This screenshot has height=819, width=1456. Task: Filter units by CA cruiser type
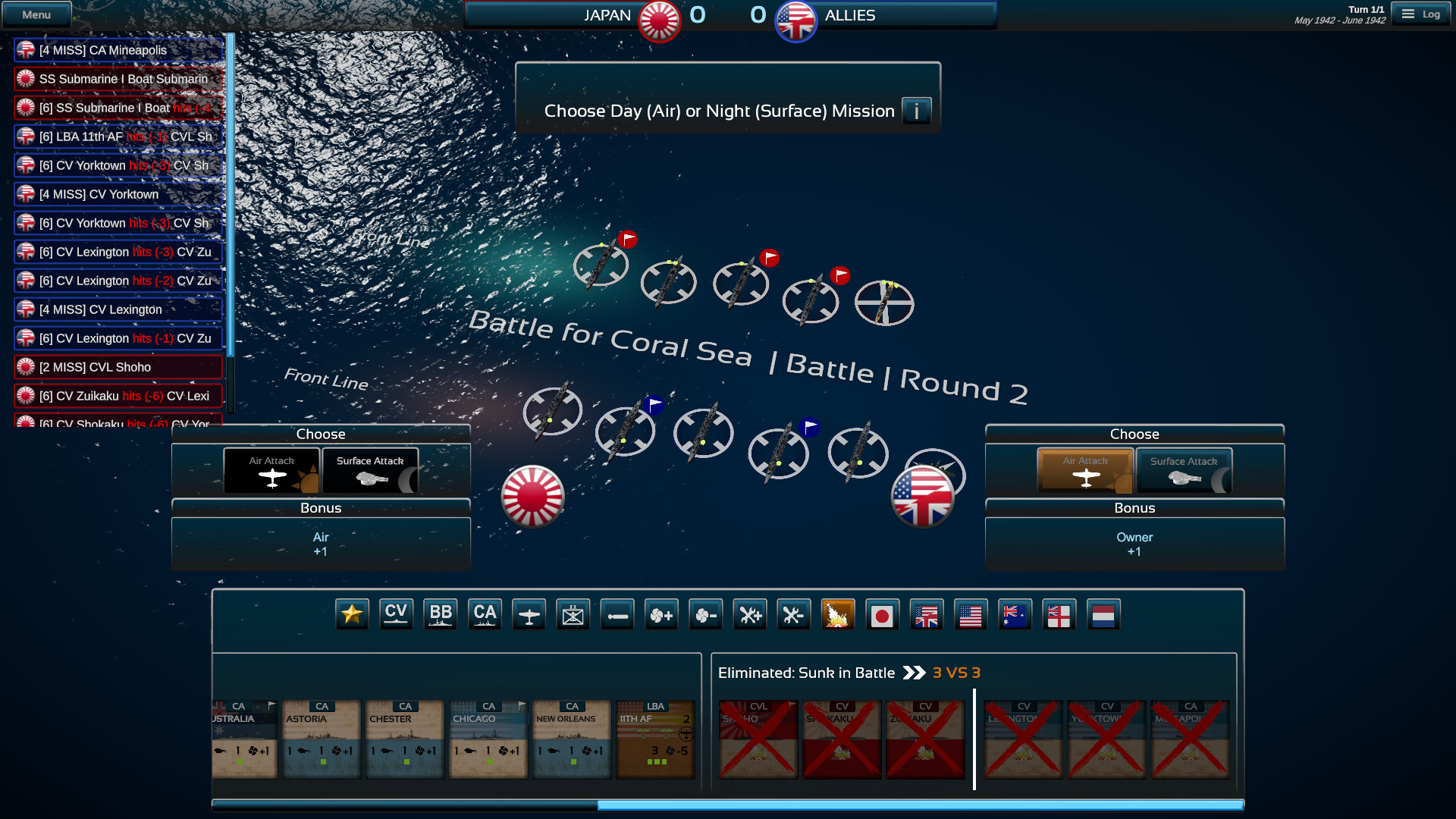point(485,614)
